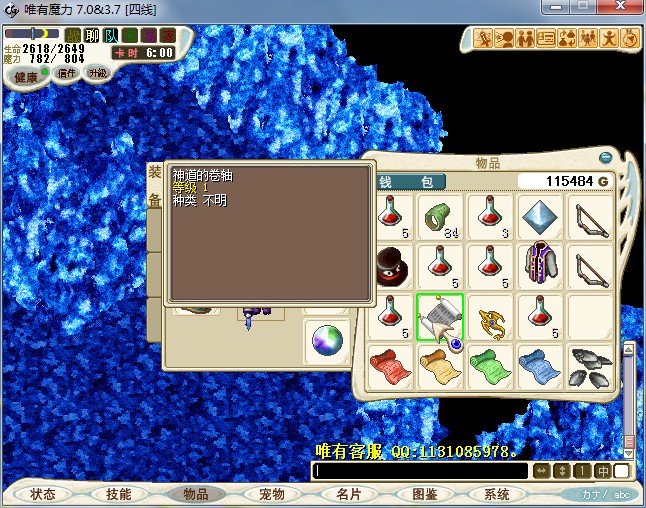Viewport: 646px width, 508px height.
Task: Select the blue crystal item slot
Action: pos(540,216)
